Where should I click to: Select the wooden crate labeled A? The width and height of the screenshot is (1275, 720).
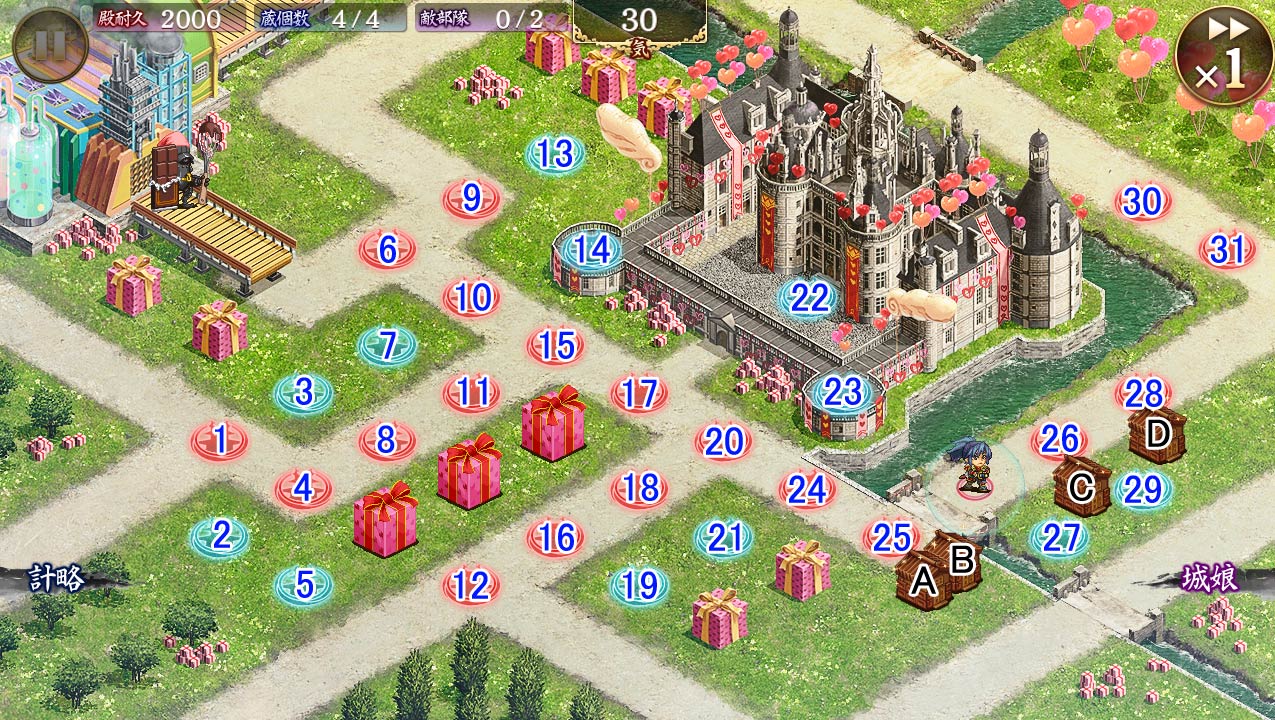pos(923,580)
